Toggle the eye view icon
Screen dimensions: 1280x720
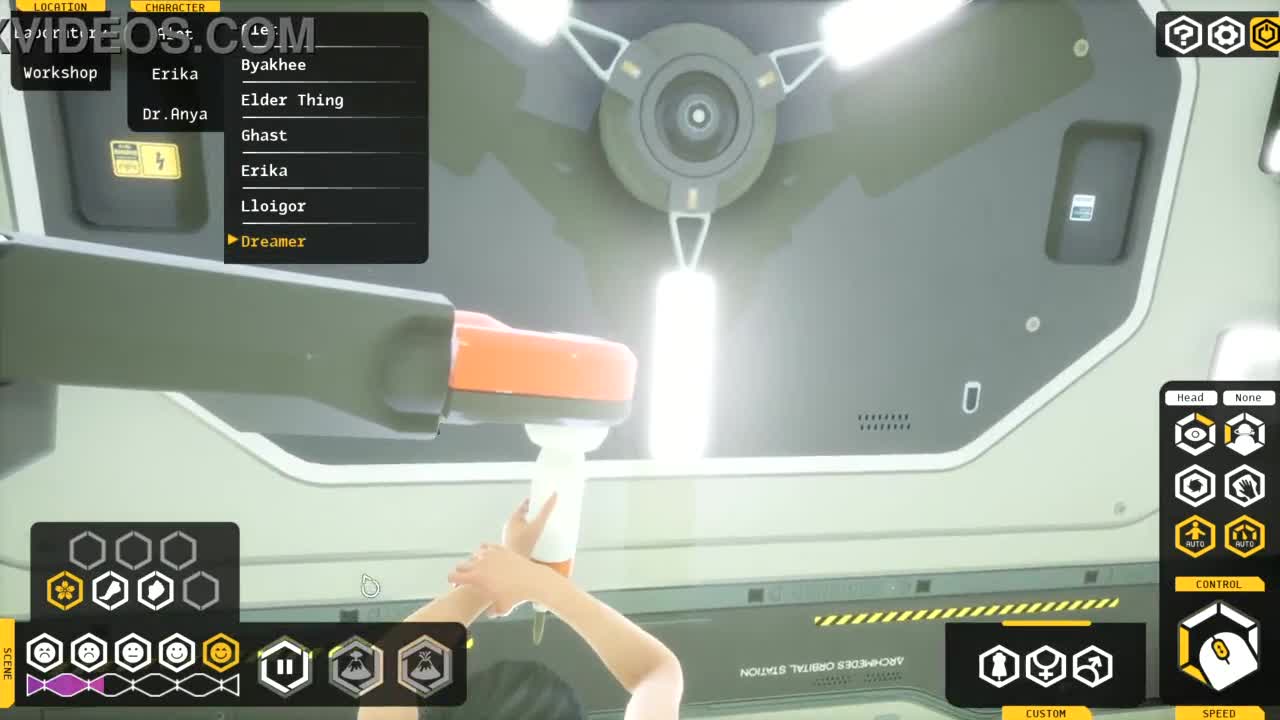[1194, 435]
